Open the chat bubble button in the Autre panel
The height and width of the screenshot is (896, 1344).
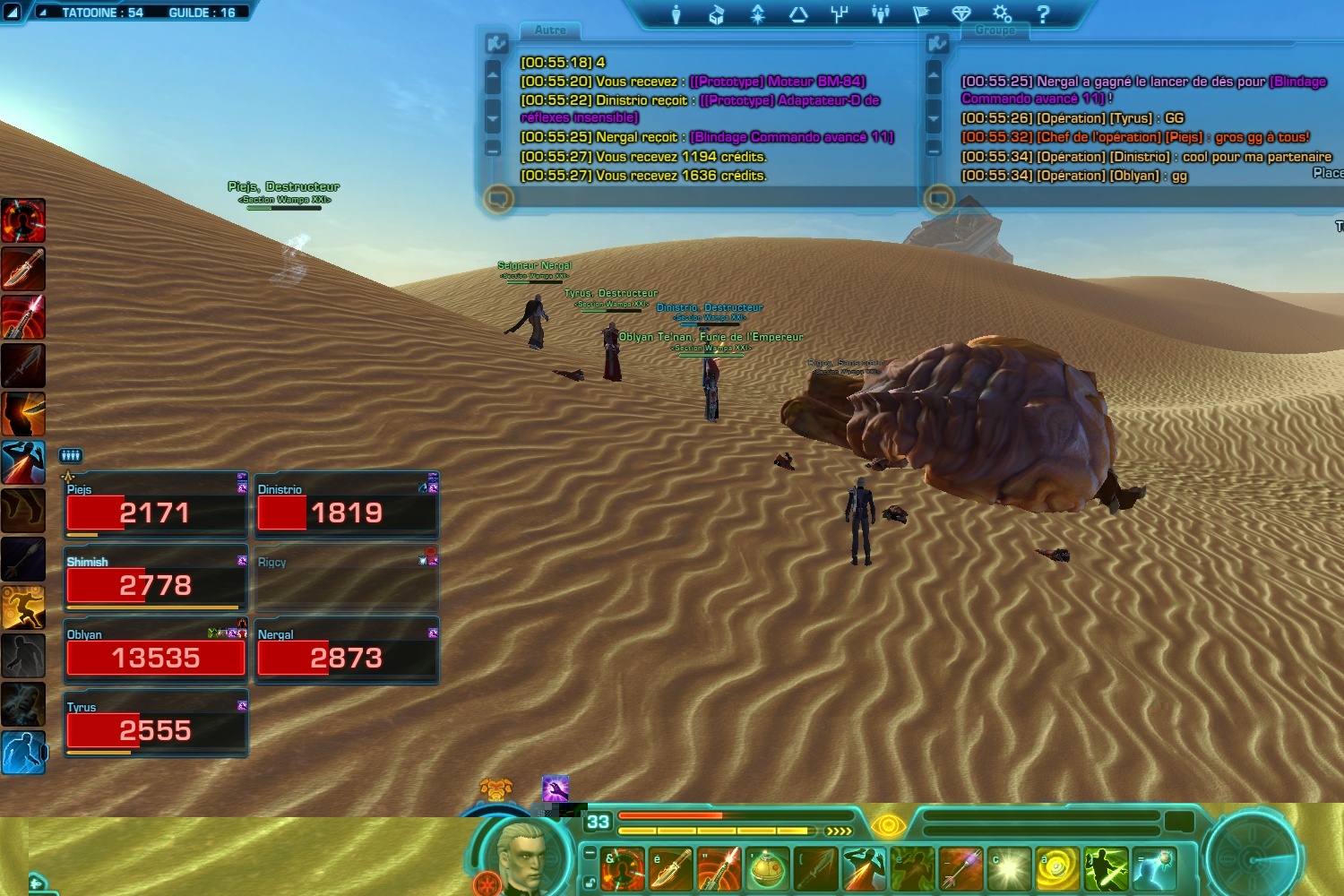(499, 198)
